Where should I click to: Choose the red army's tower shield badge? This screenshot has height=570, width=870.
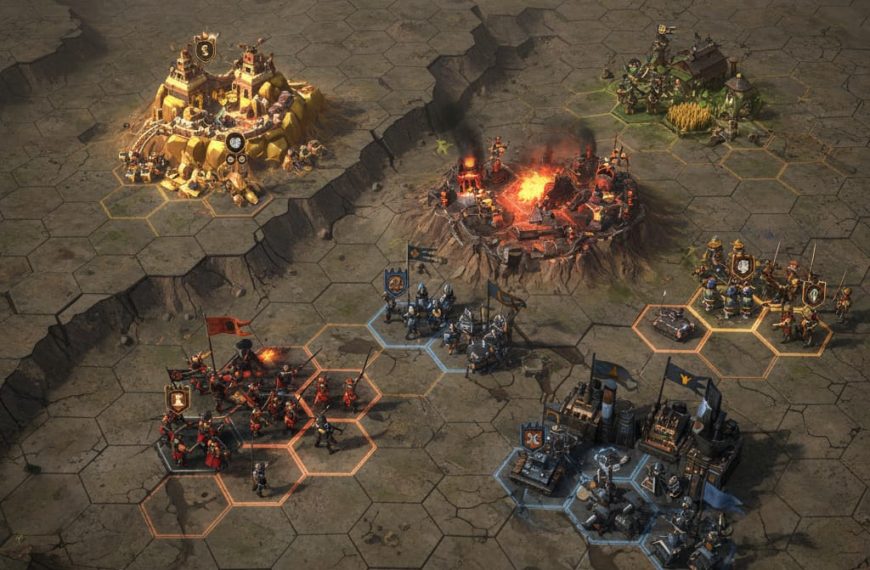coord(178,399)
